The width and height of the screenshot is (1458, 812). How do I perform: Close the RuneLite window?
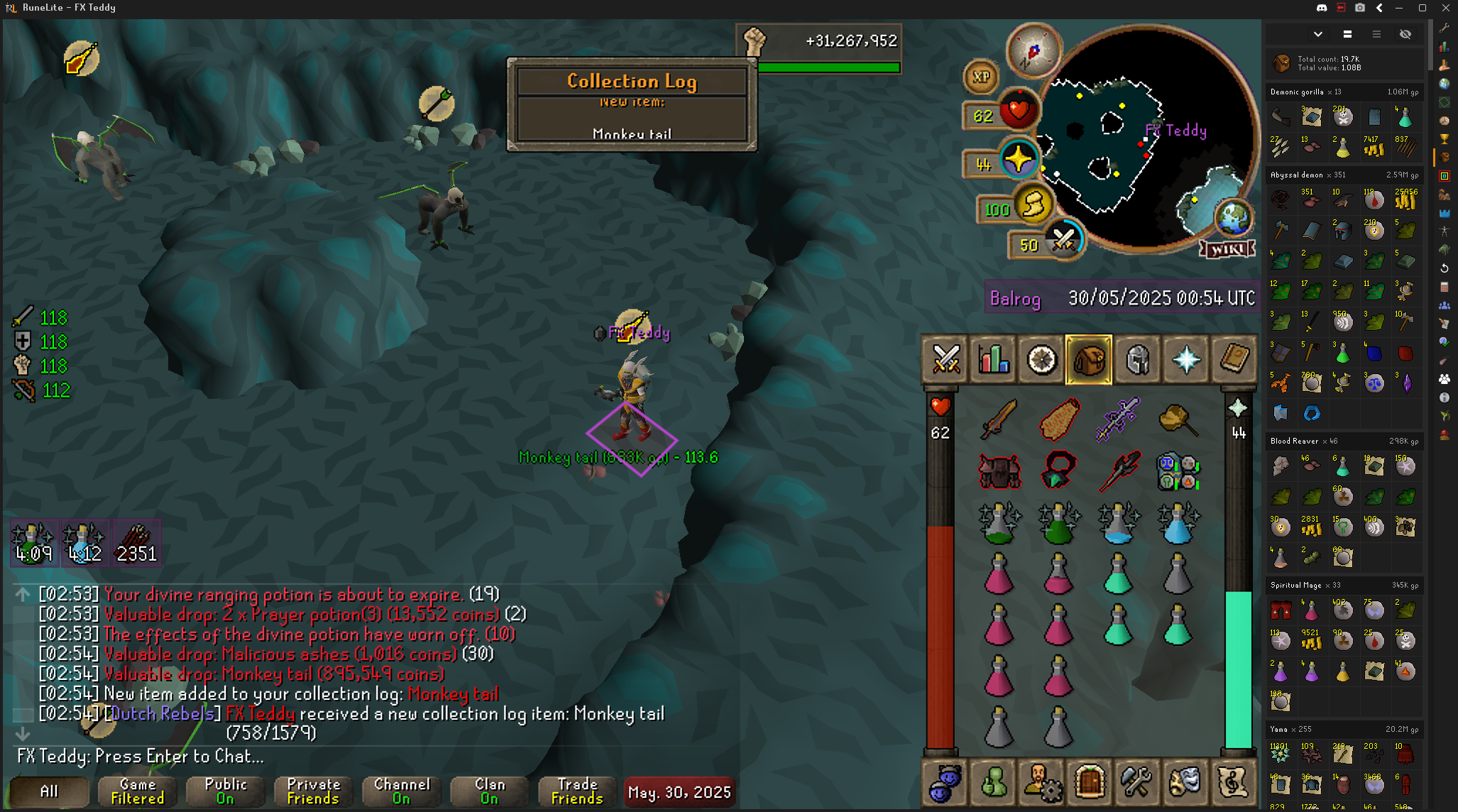1446,8
